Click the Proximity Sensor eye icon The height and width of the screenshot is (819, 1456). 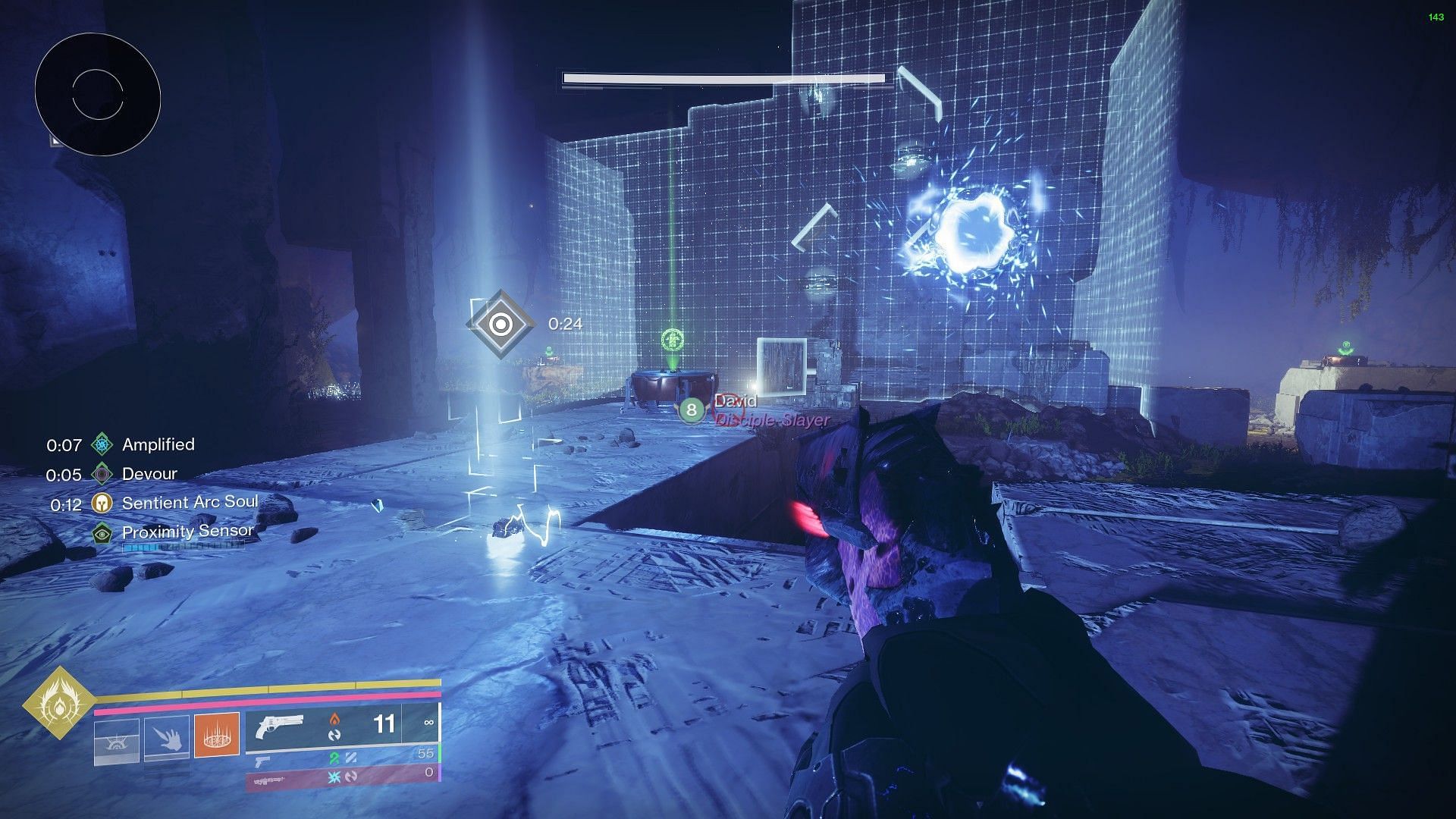pyautogui.click(x=102, y=532)
